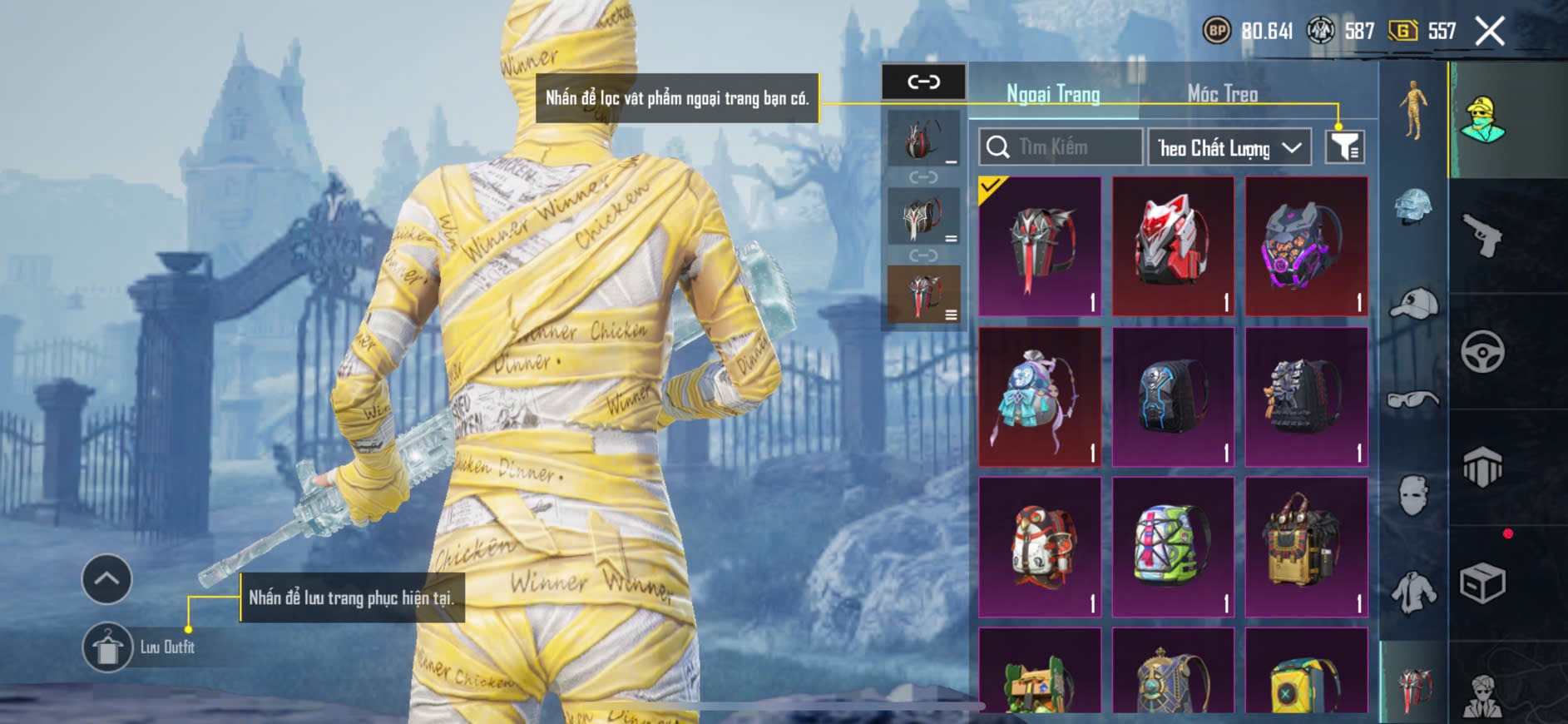Open the steering wheel vehicles section
1568x724 pixels.
(x=1483, y=351)
